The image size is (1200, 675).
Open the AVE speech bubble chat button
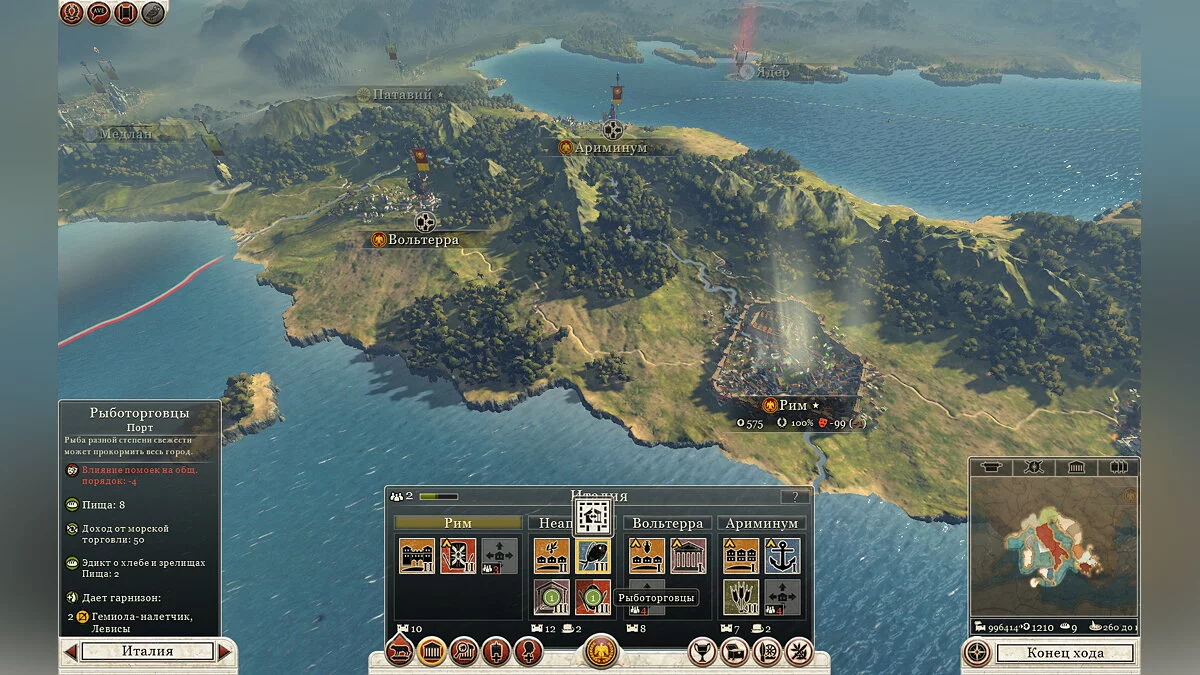(99, 13)
